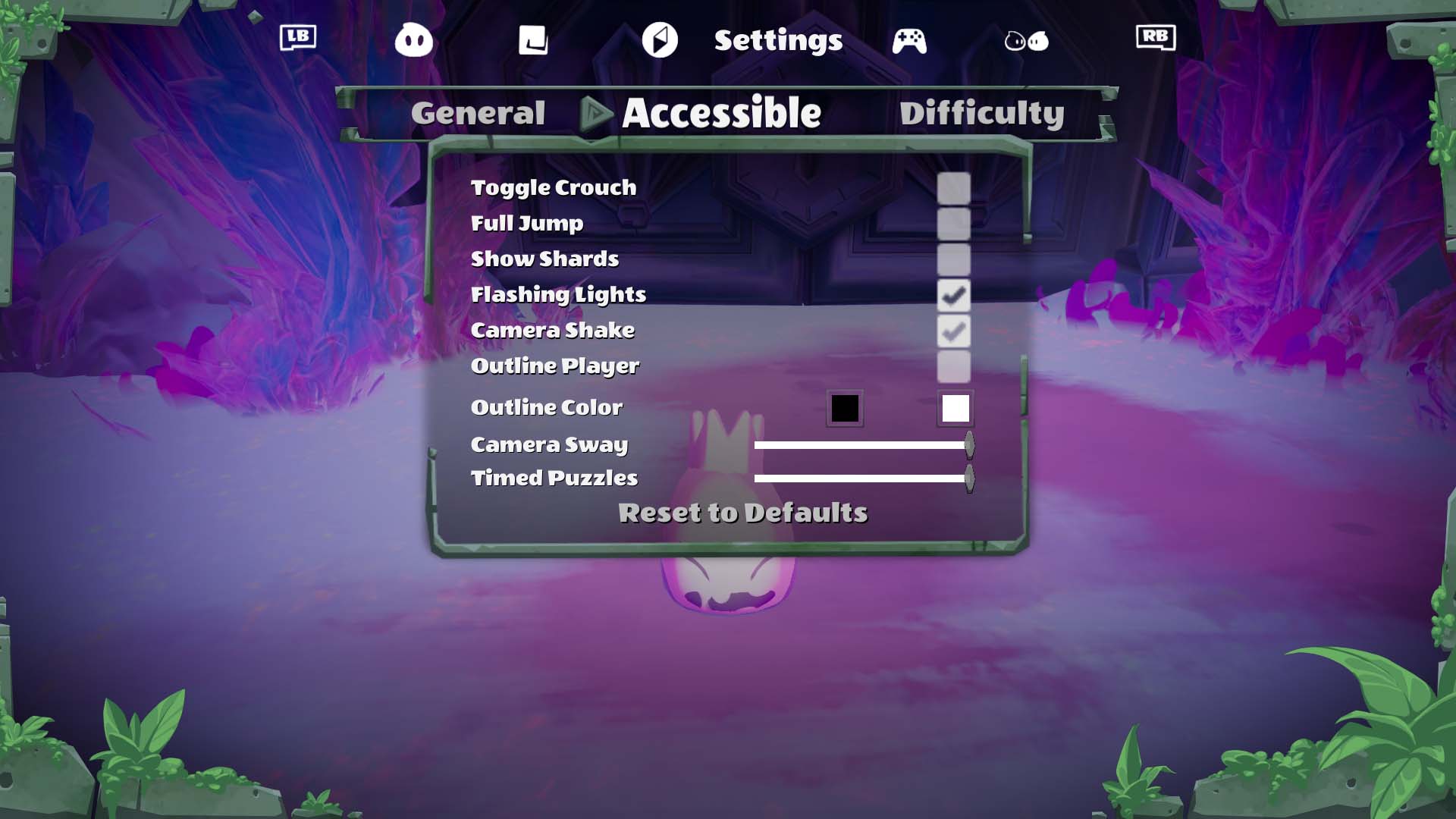Pick the white outline color swatch

(955, 409)
